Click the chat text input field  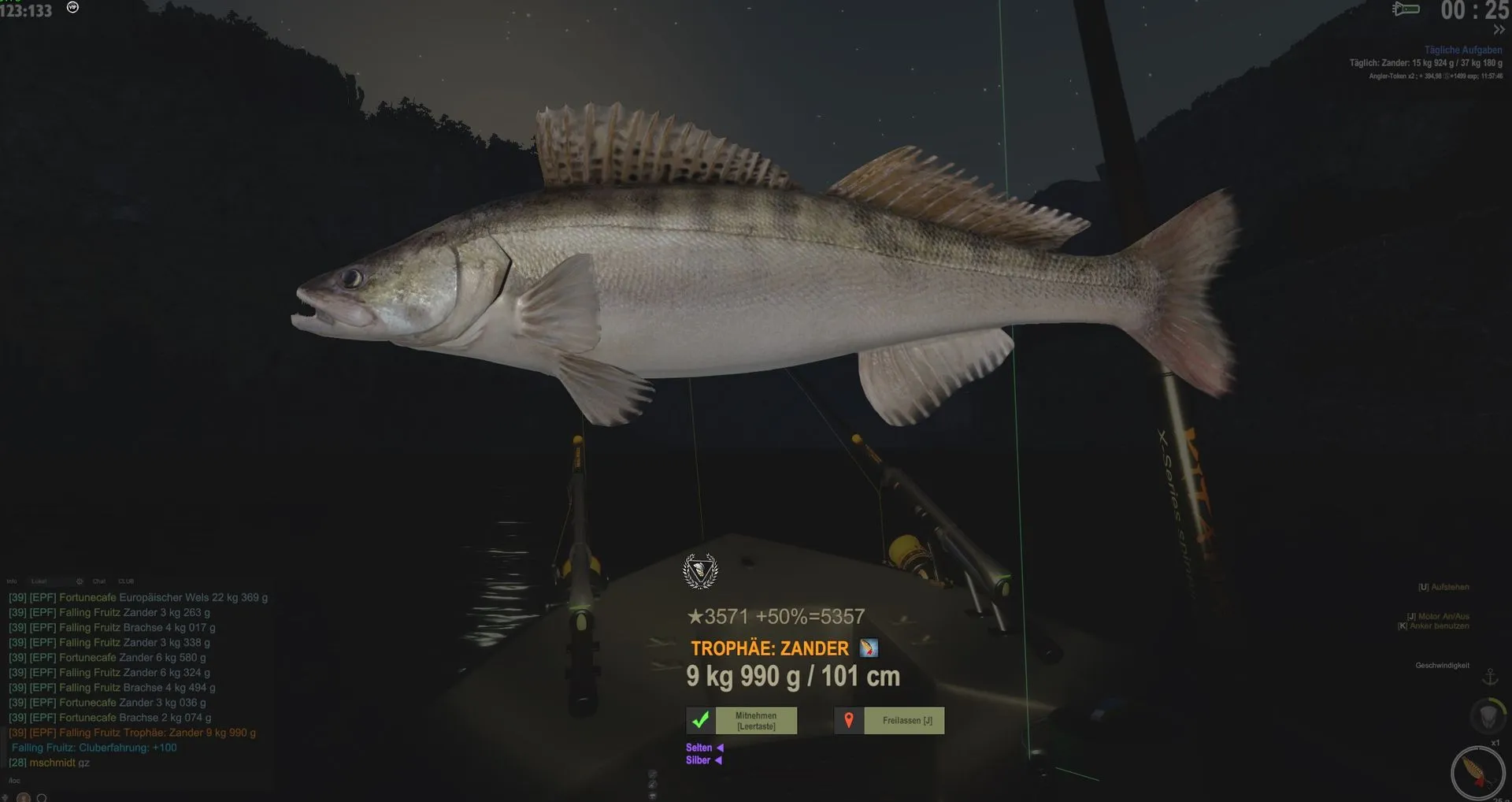click(x=118, y=781)
